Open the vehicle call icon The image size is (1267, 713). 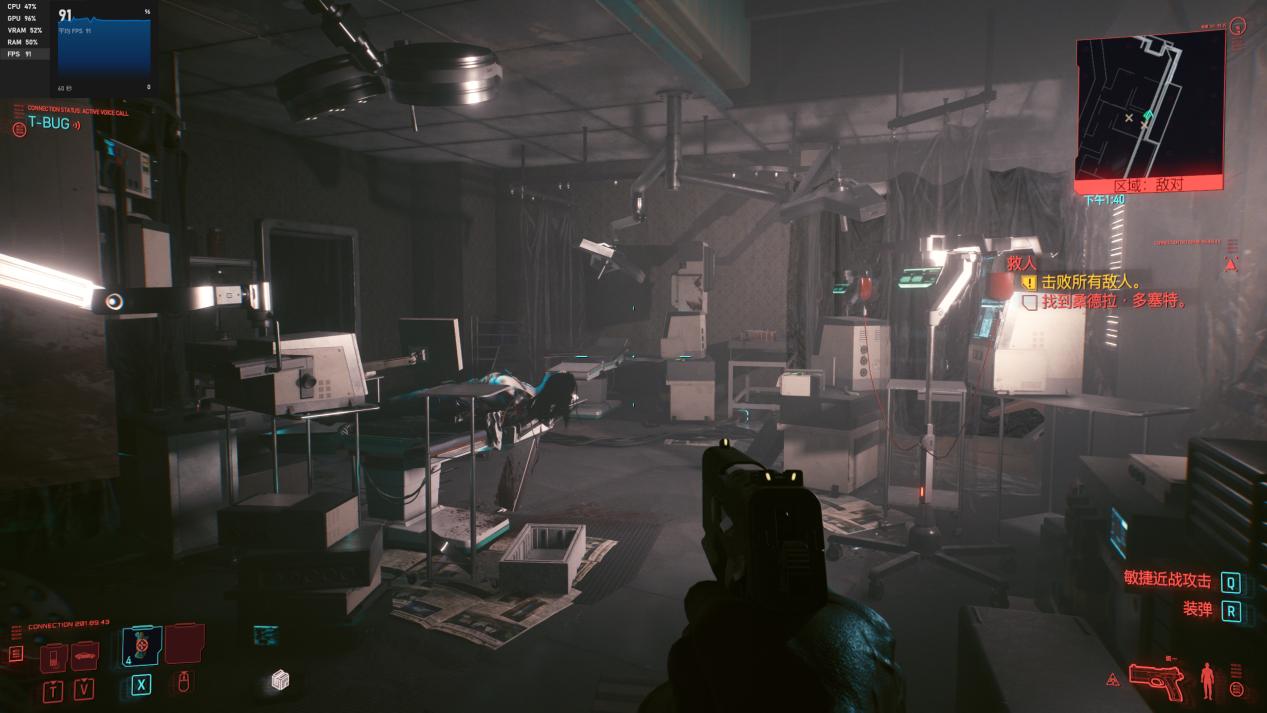click(x=85, y=656)
